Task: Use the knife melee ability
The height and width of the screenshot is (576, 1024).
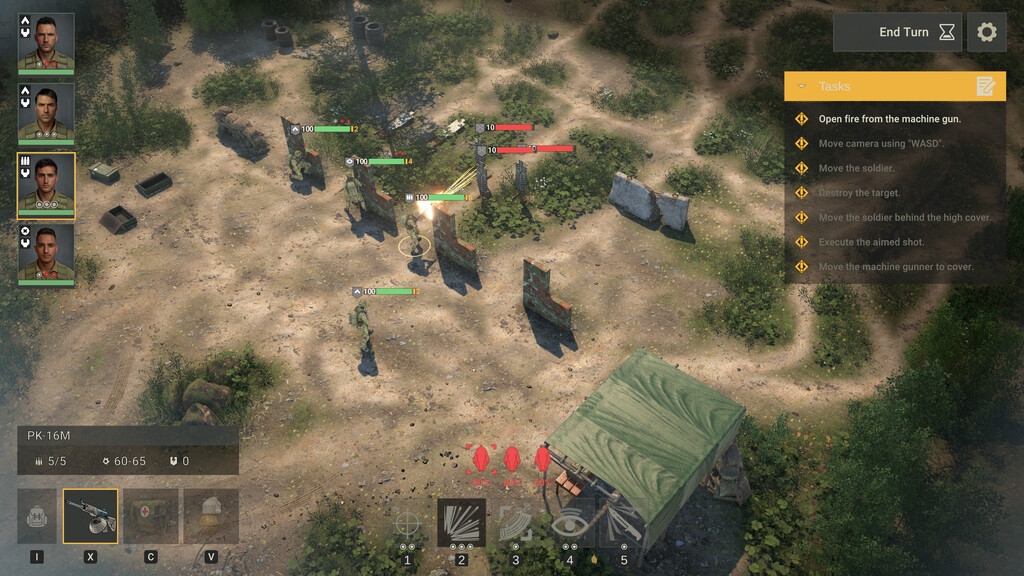Action: 623,523
